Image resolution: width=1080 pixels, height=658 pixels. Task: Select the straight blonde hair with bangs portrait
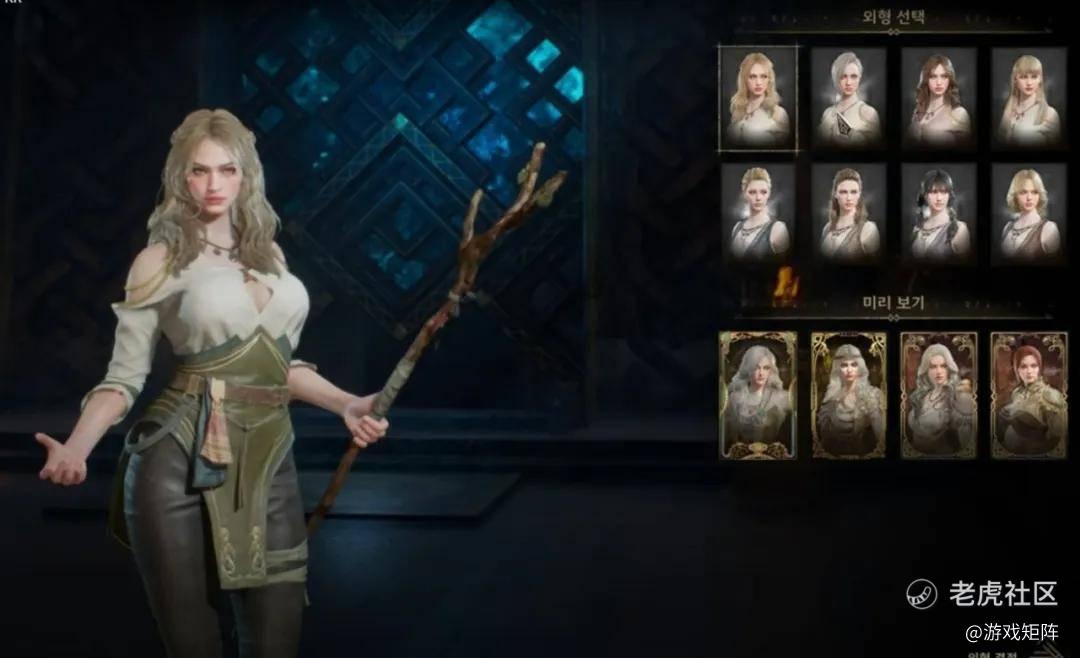click(1028, 98)
